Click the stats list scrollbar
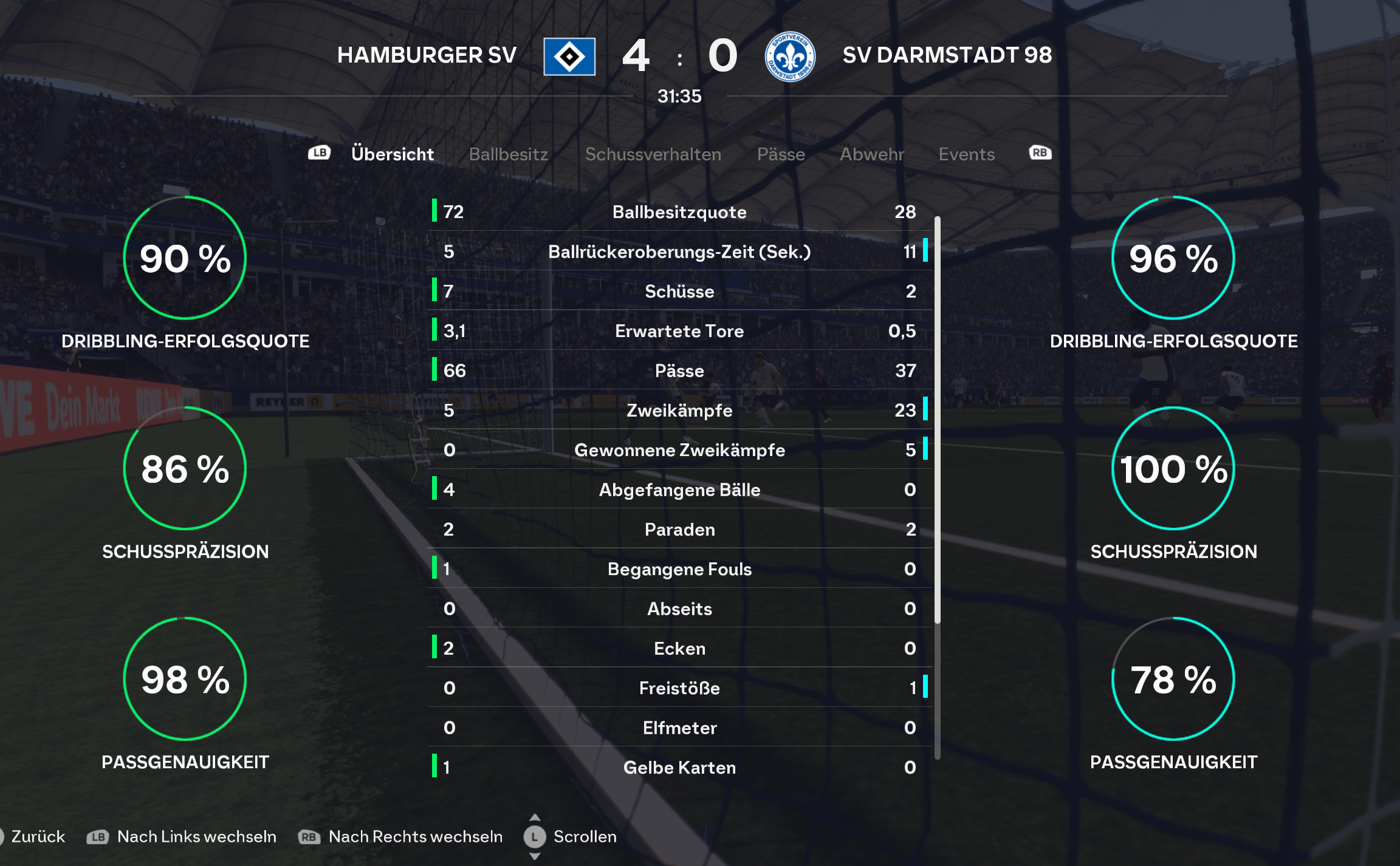 (x=938, y=419)
